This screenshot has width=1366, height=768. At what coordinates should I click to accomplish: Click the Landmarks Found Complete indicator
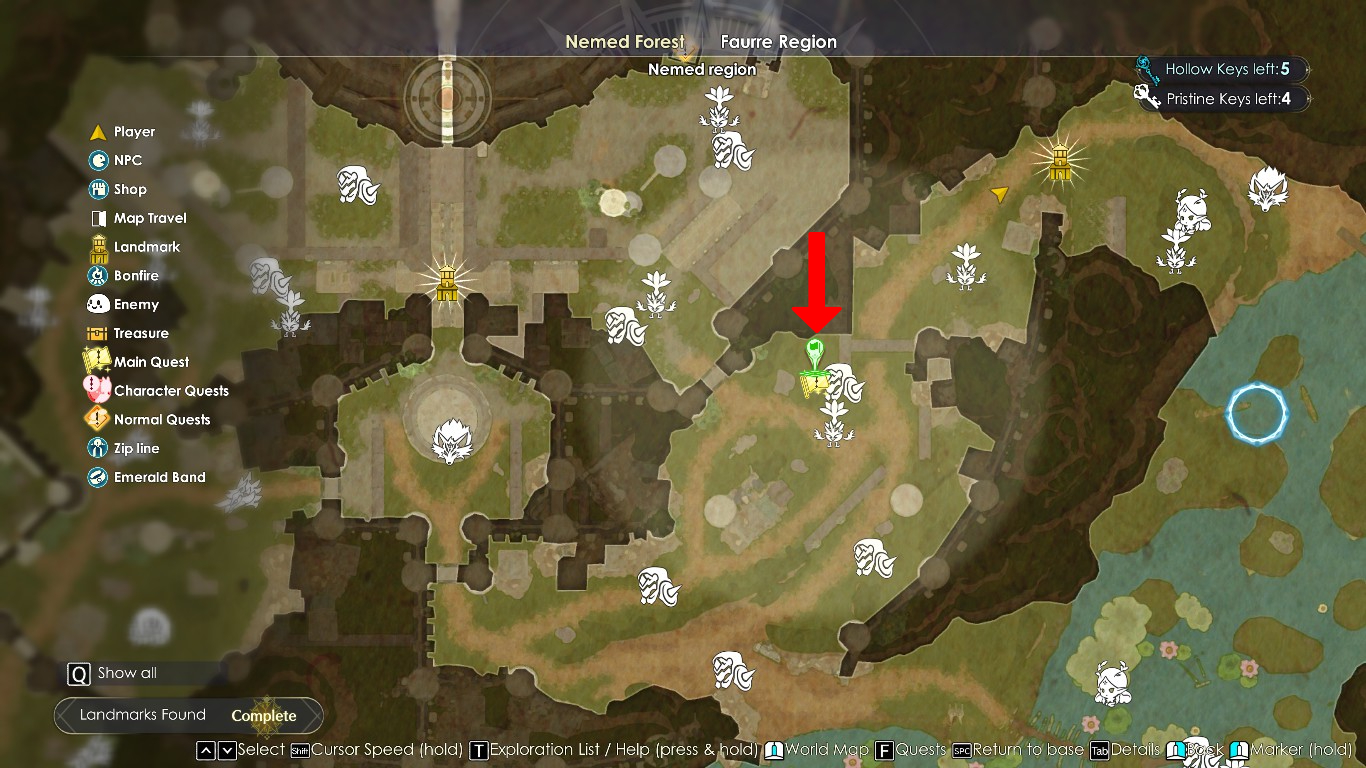tap(189, 716)
